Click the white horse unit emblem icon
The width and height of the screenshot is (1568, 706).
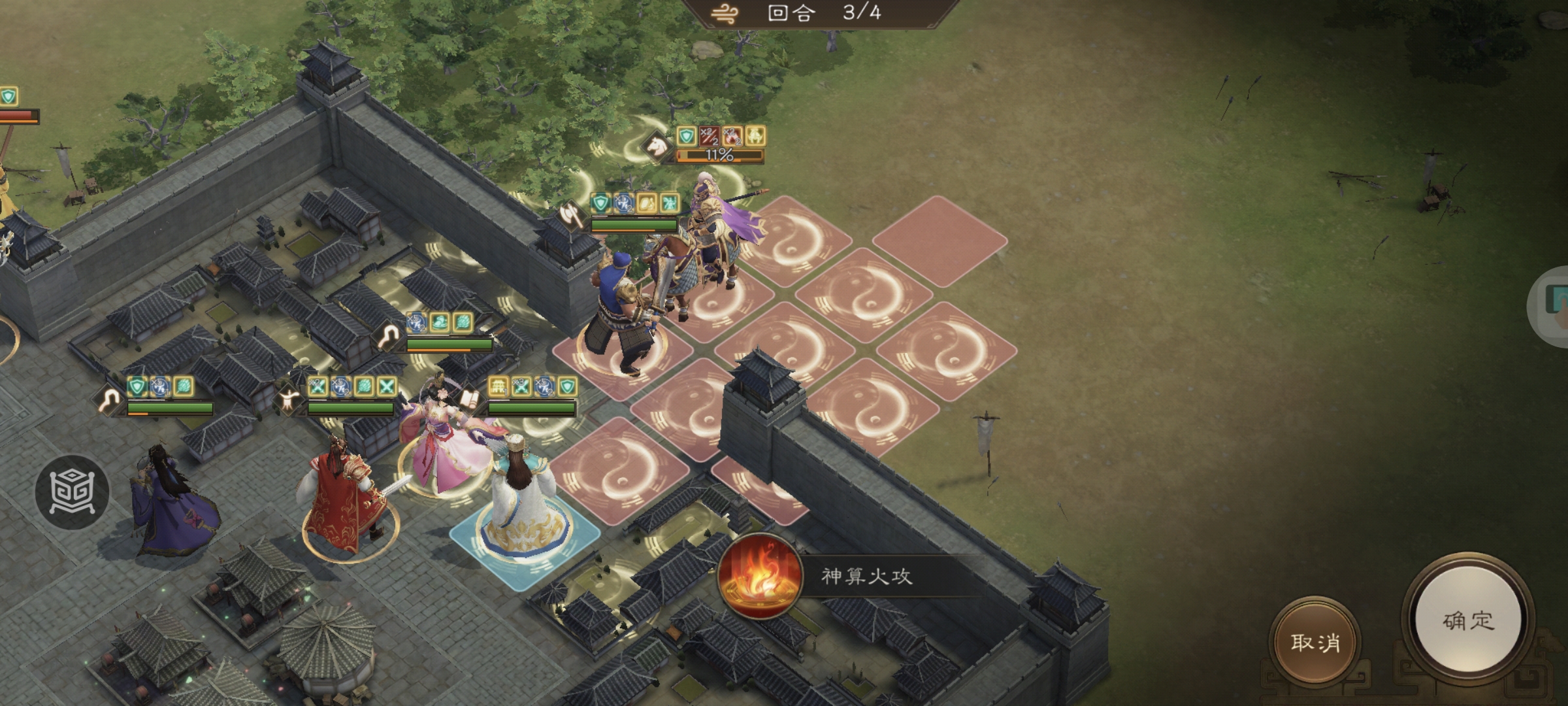pyautogui.click(x=656, y=146)
